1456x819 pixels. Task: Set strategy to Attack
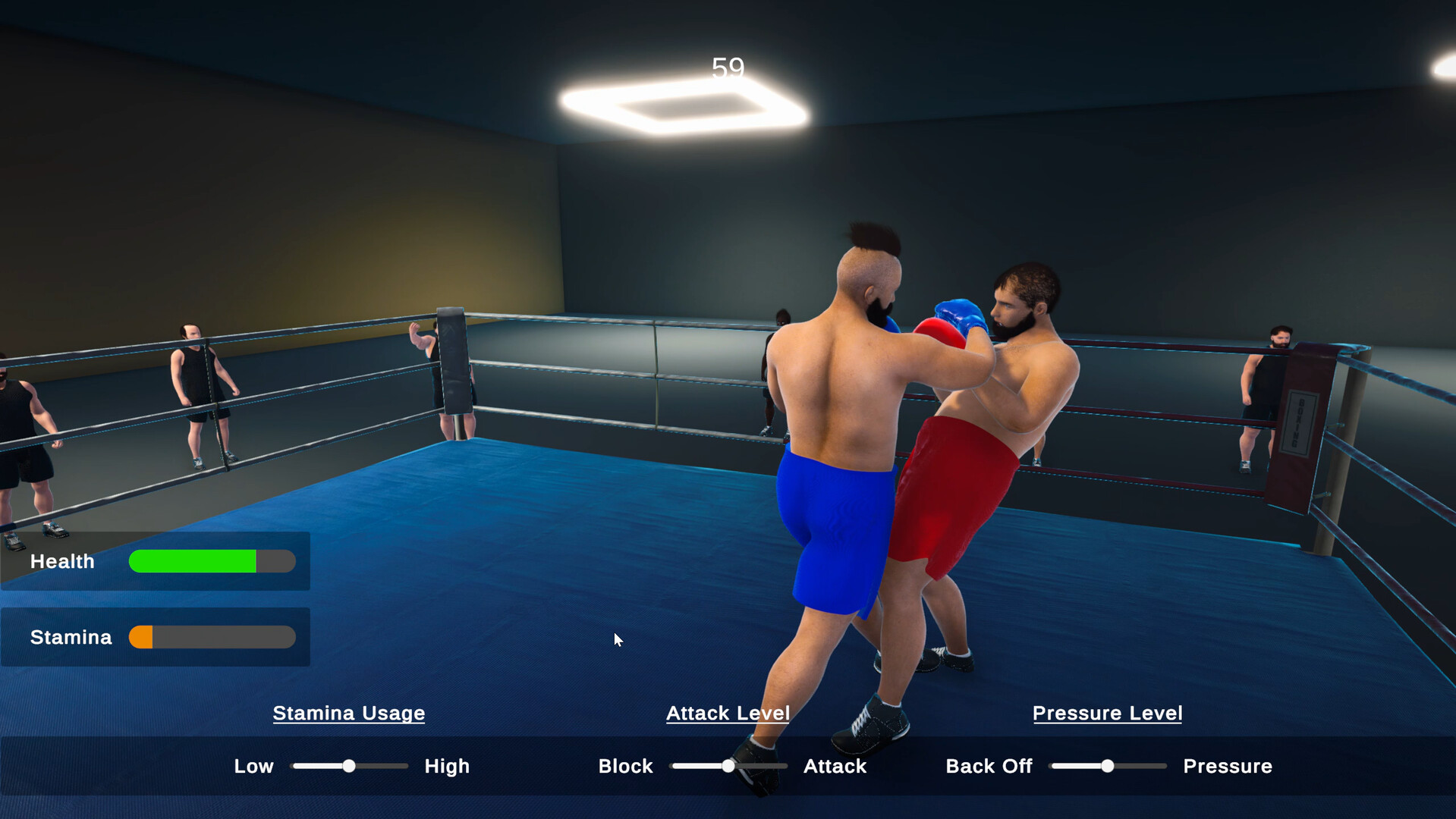[x=834, y=766]
